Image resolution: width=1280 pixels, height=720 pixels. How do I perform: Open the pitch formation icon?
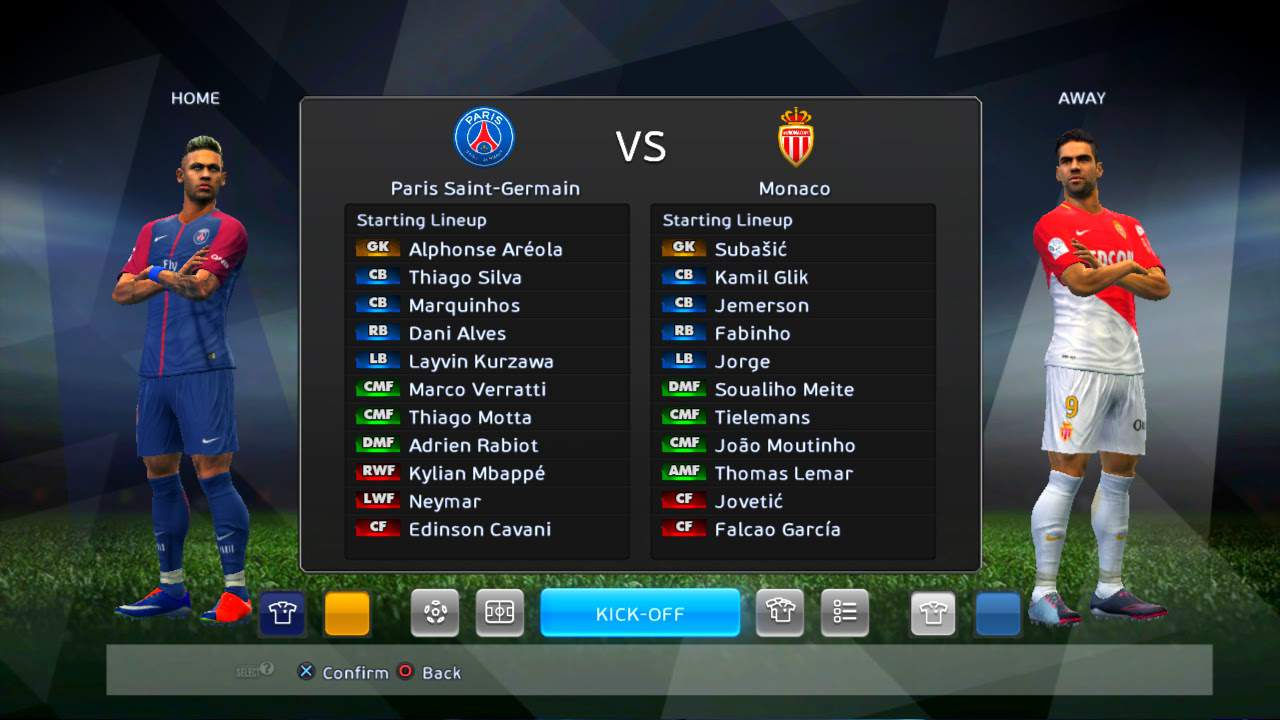coord(499,613)
